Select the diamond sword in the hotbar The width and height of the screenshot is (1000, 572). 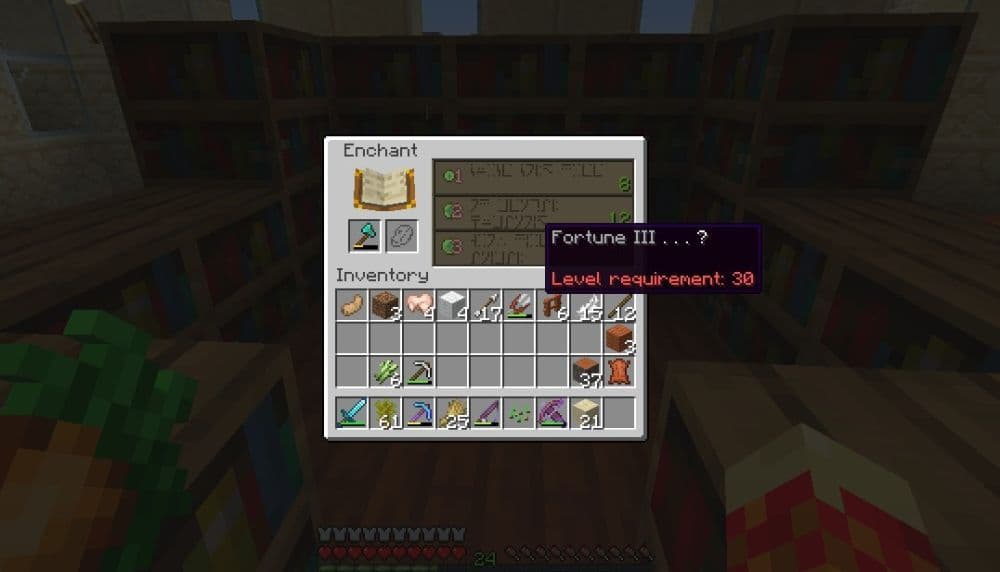pyautogui.click(x=352, y=412)
